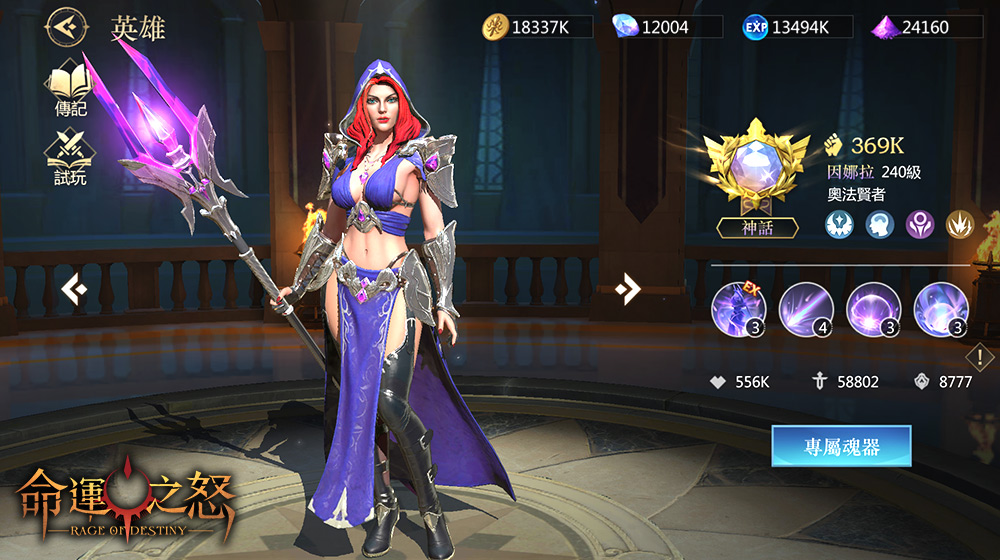Click the brown burst trait icon
The image size is (1000, 560).
959,224
